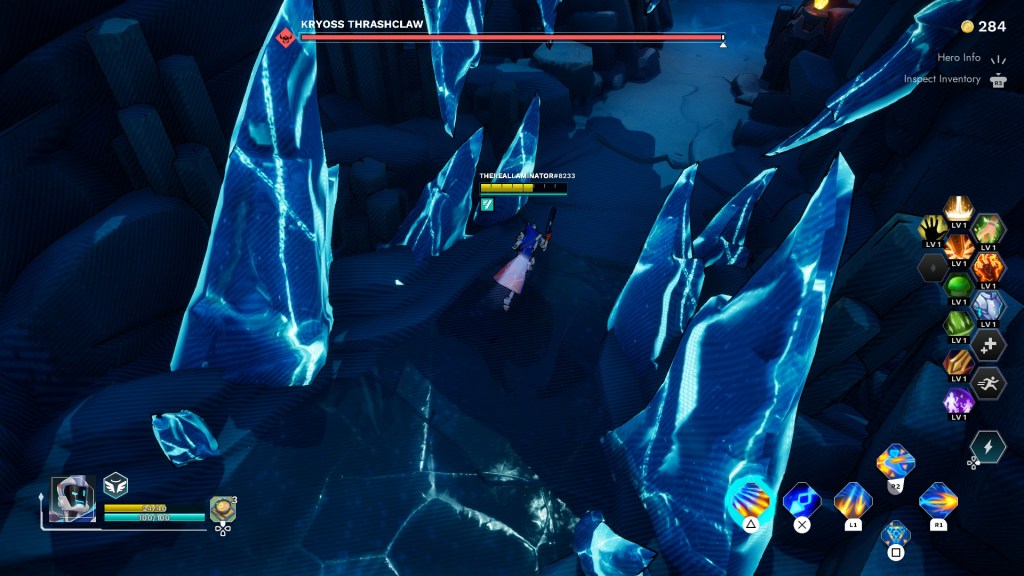Select the highlighted triangle ability icon

coord(750,499)
